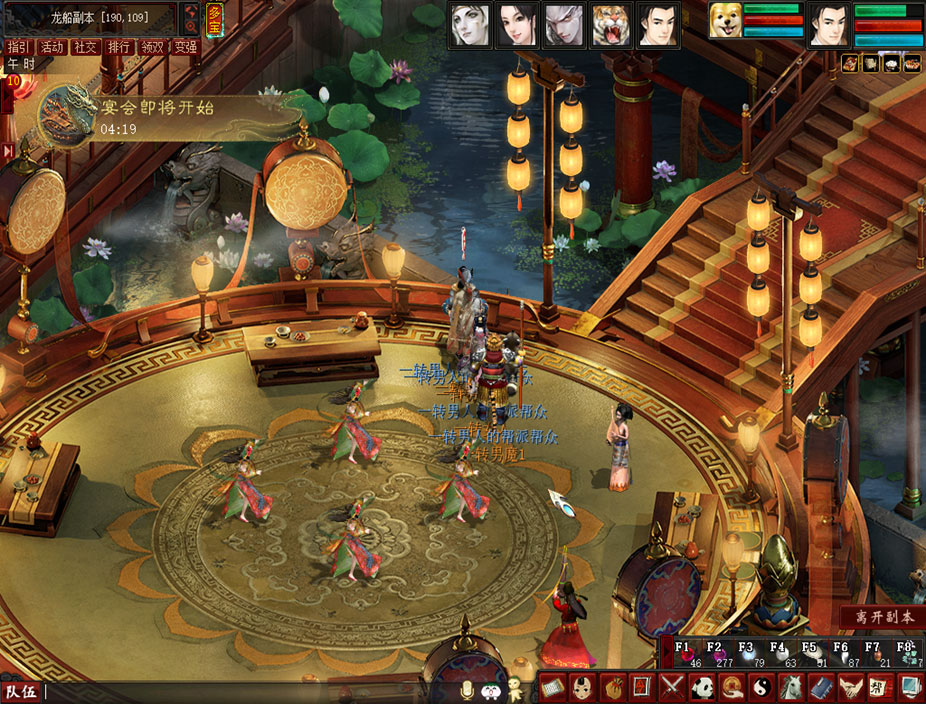Open the 变强 power-up menu
The width and height of the screenshot is (926, 704).
[x=185, y=47]
